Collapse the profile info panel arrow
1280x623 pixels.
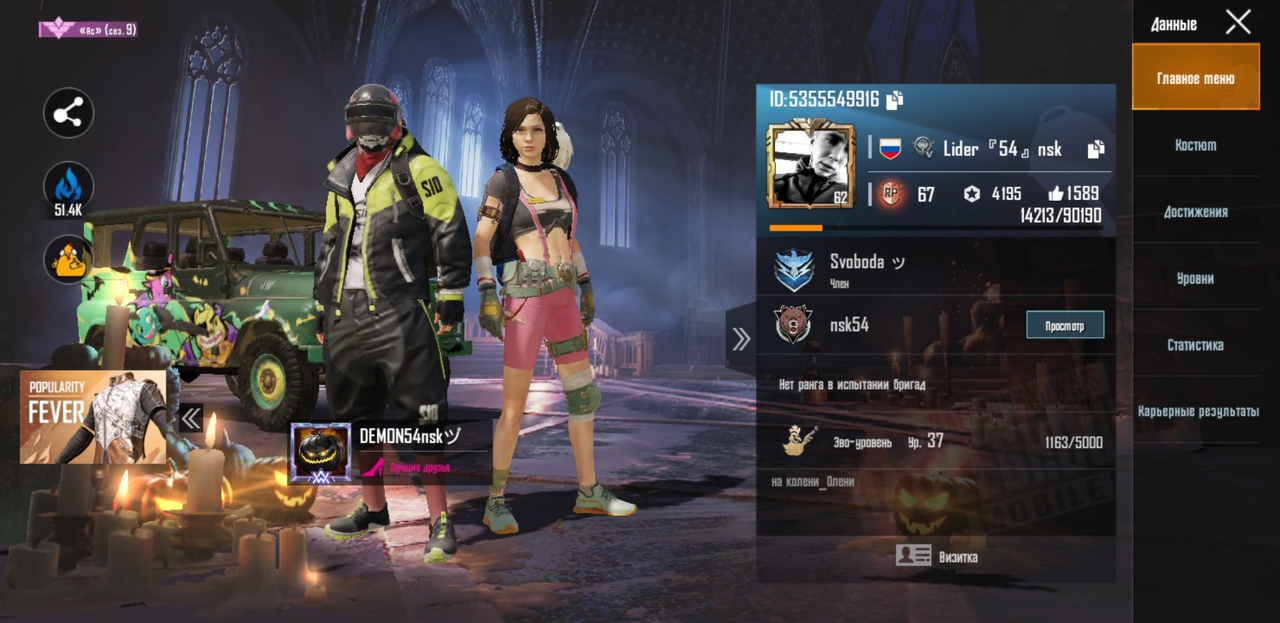coord(741,340)
